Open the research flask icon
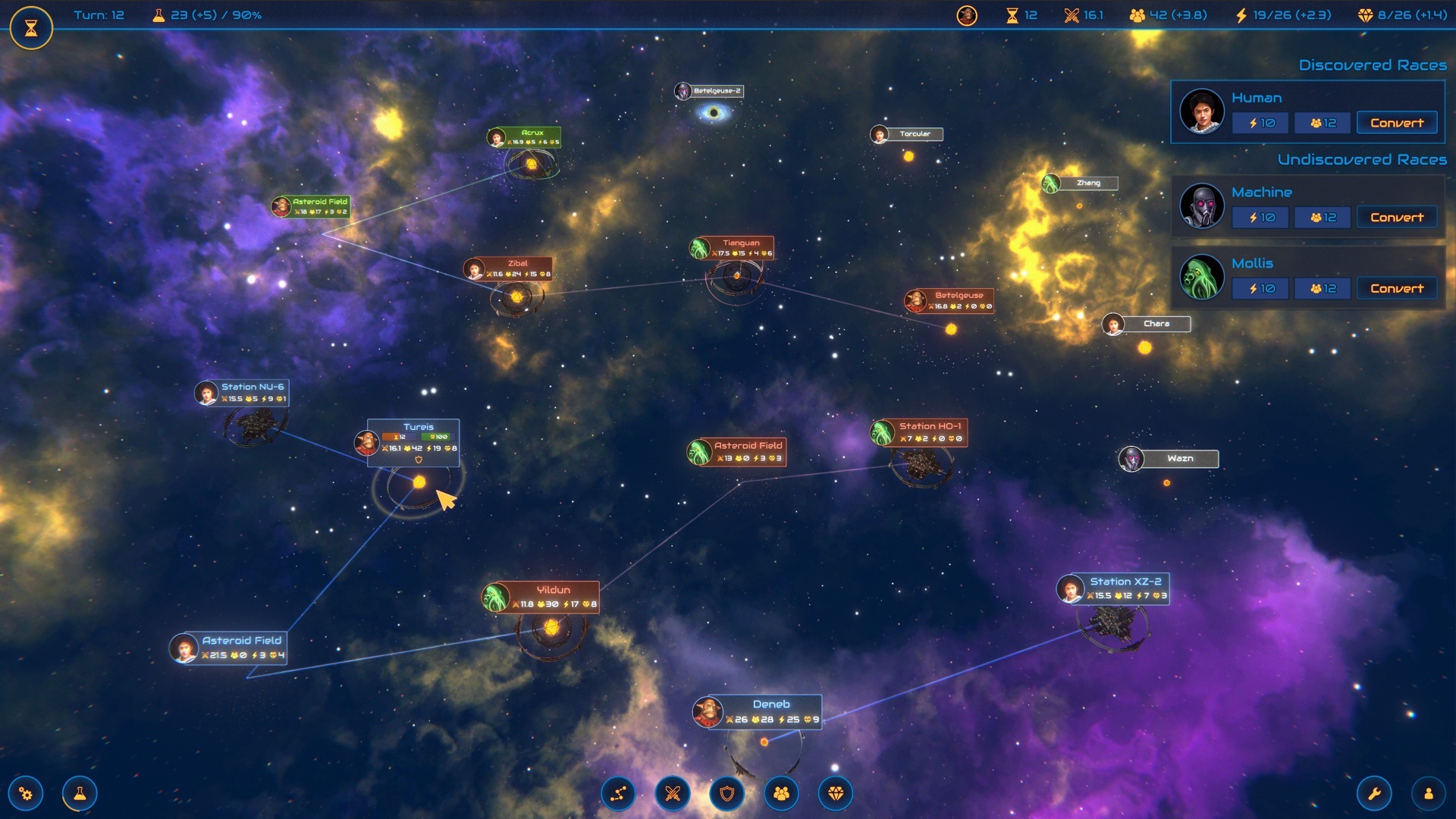 pyautogui.click(x=80, y=794)
